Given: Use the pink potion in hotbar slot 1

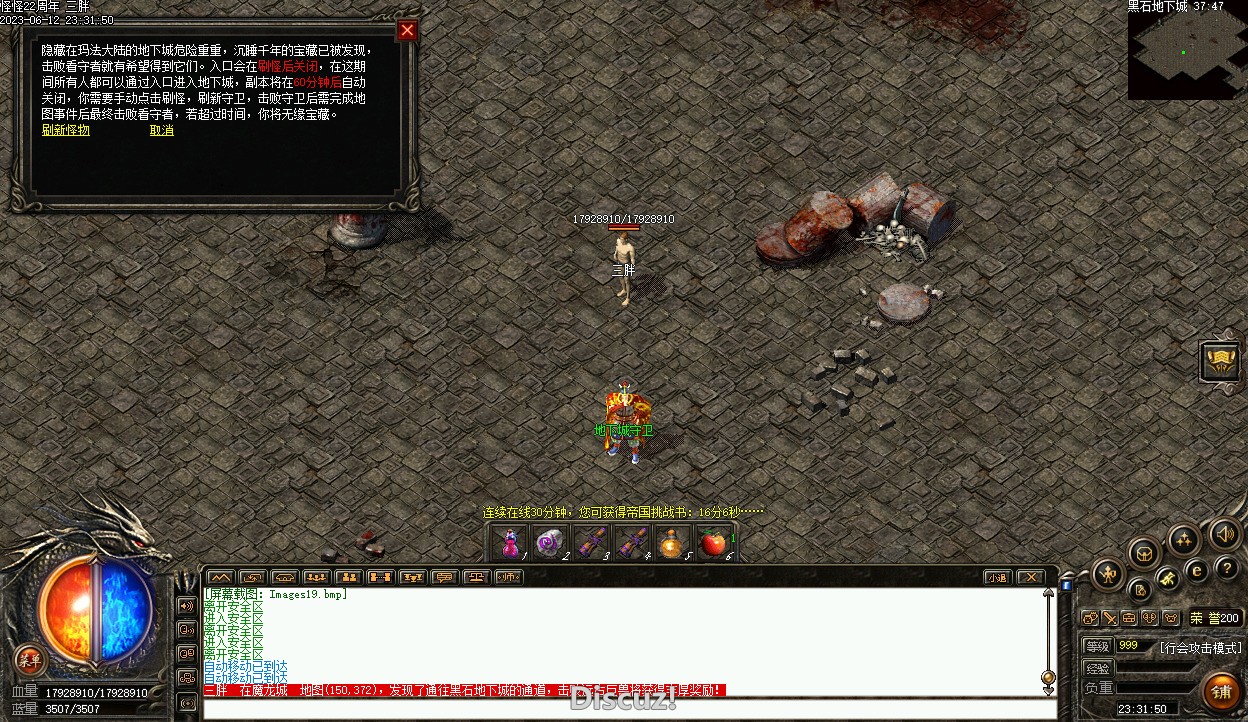Looking at the screenshot, I should pyautogui.click(x=510, y=543).
